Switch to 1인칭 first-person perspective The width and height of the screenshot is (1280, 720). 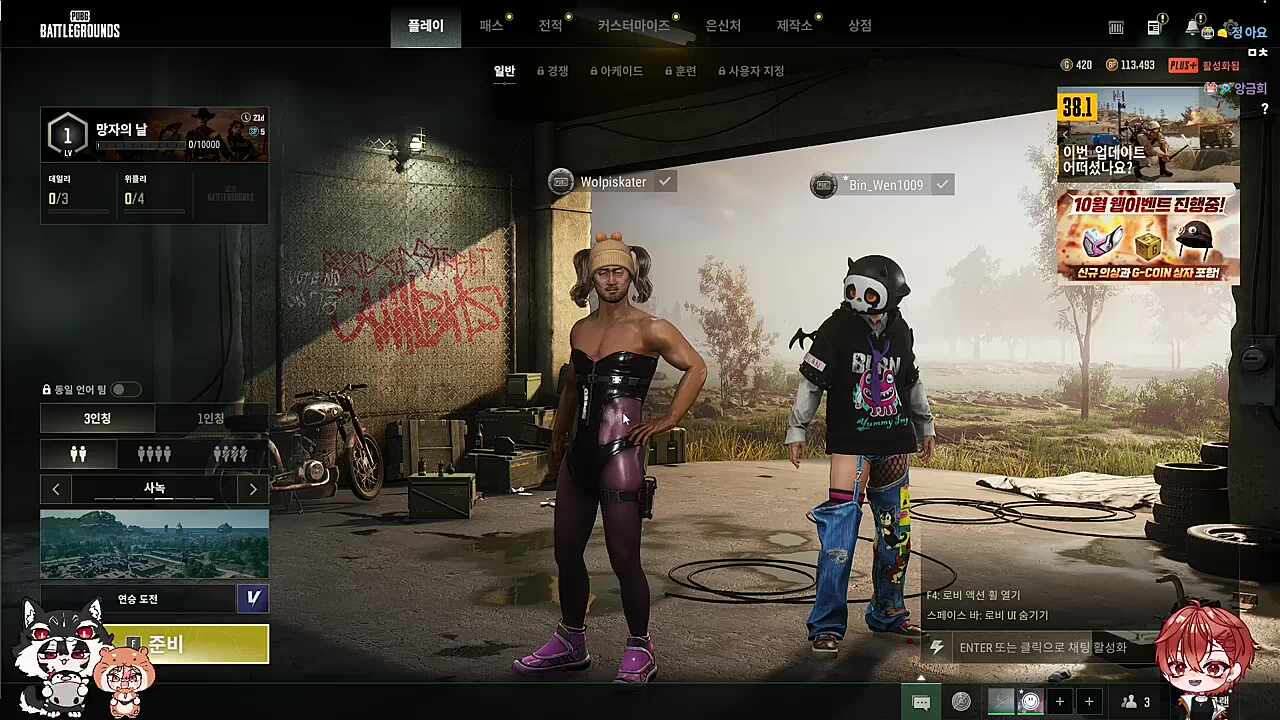tap(211, 418)
